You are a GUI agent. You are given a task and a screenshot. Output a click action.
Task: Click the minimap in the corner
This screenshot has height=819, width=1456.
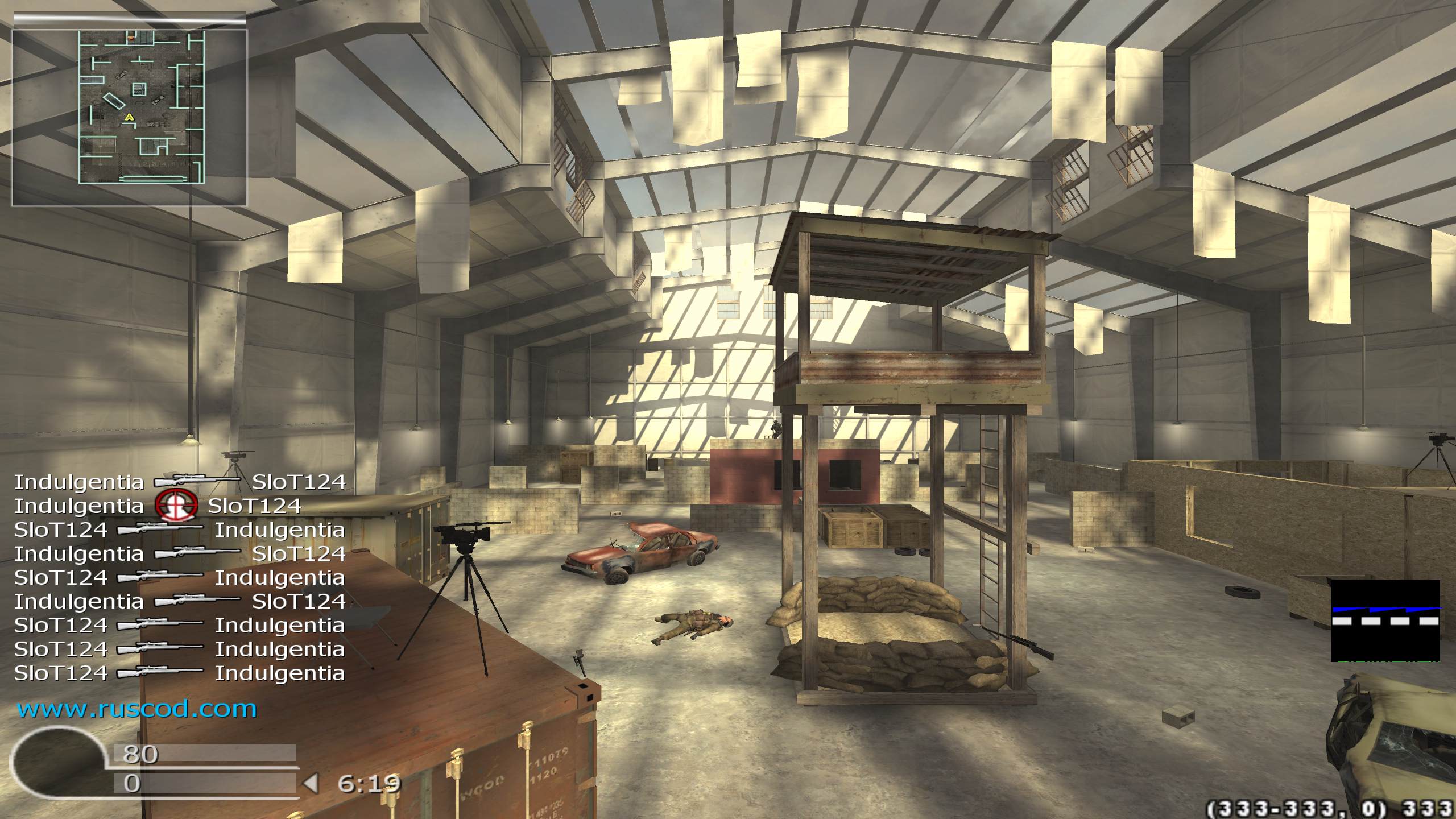point(141,107)
